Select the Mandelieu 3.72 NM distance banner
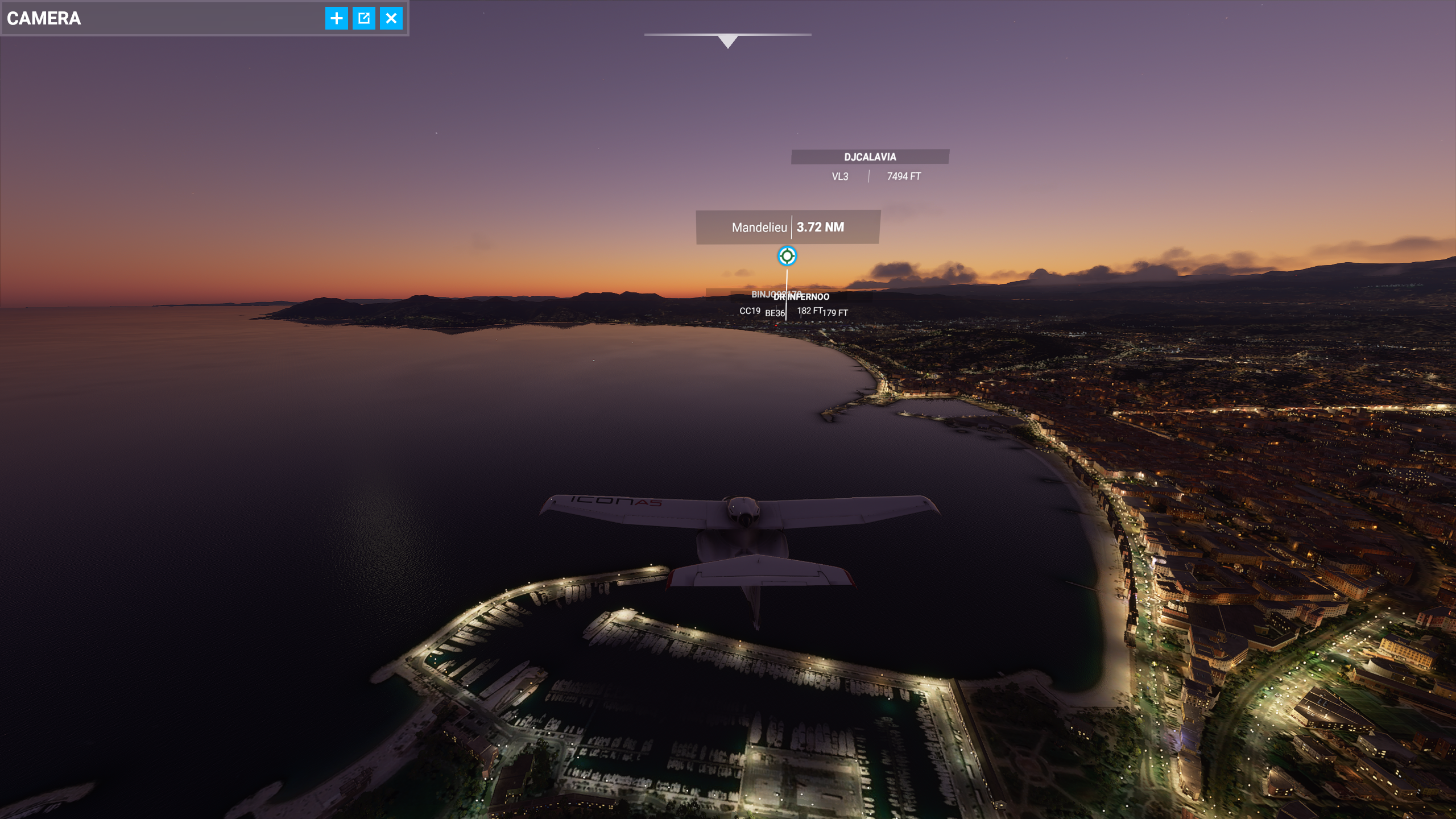Viewport: 1456px width, 819px height. click(787, 227)
